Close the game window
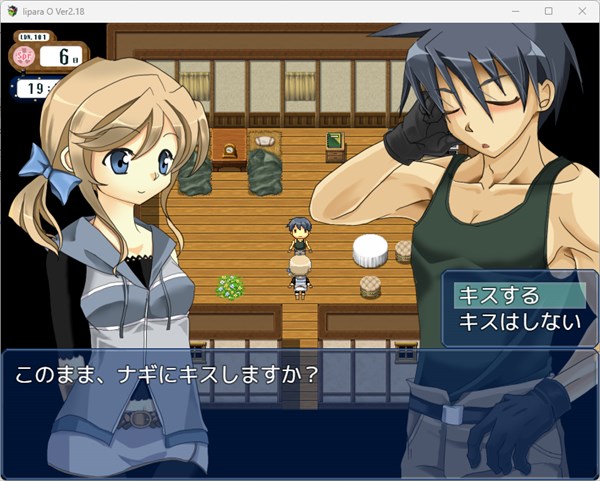The image size is (600, 481). tap(582, 11)
